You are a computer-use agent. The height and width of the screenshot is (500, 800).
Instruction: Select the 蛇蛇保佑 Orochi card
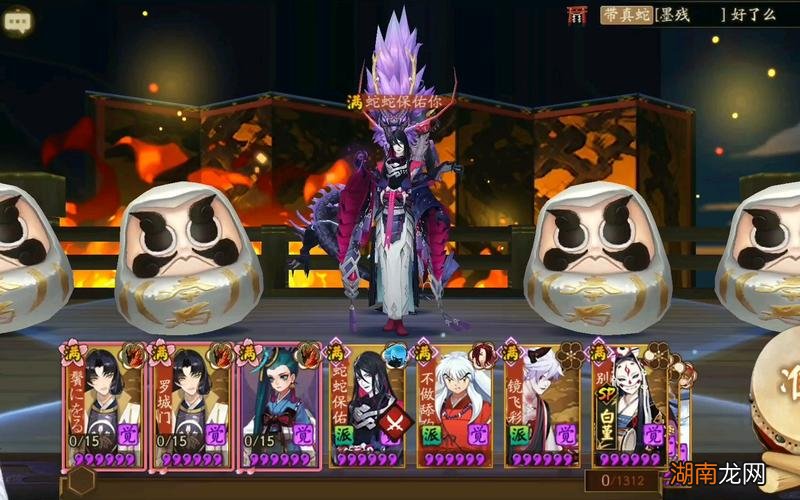point(368,405)
